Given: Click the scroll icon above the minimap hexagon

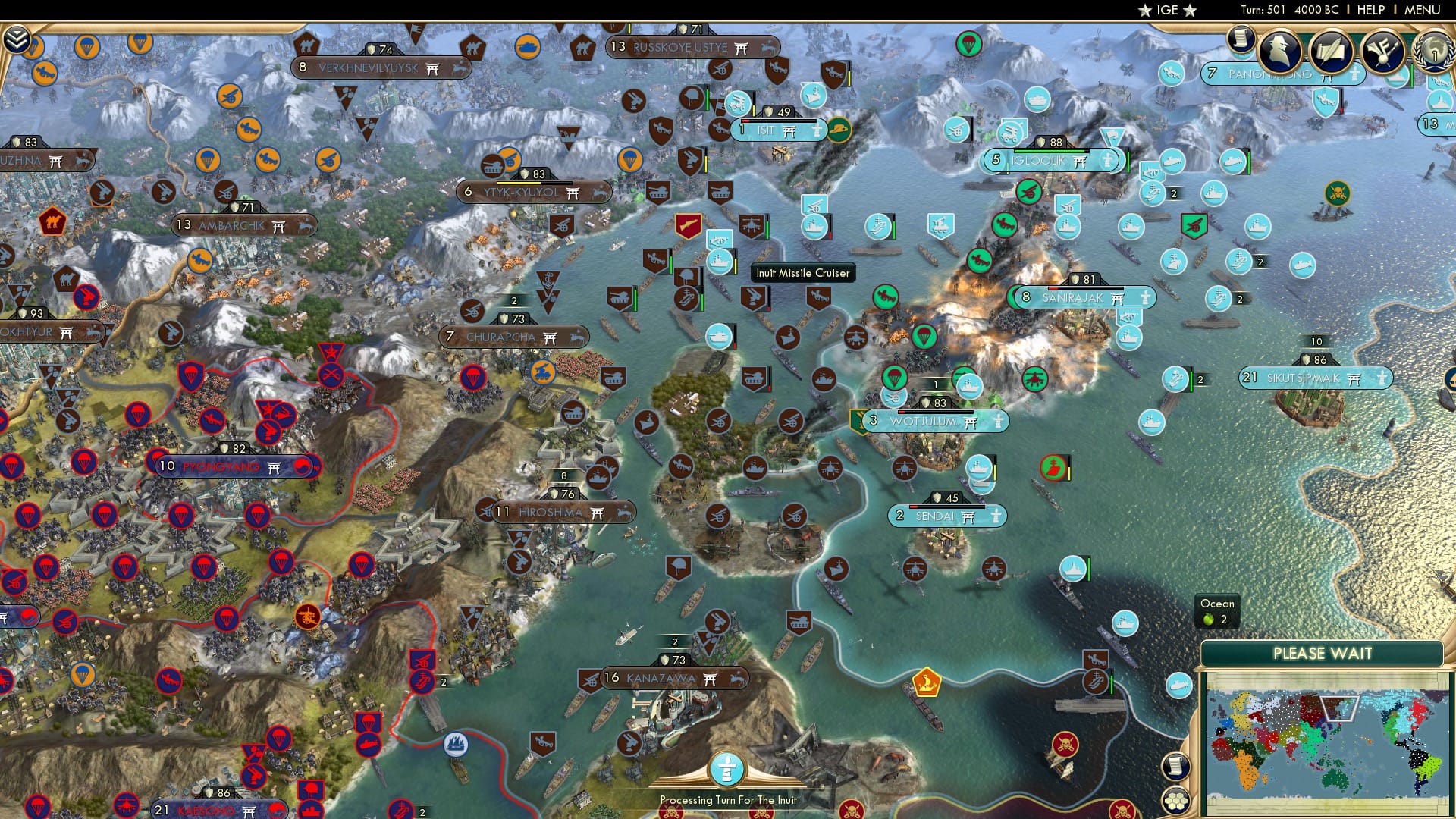Looking at the screenshot, I should pos(1175,767).
